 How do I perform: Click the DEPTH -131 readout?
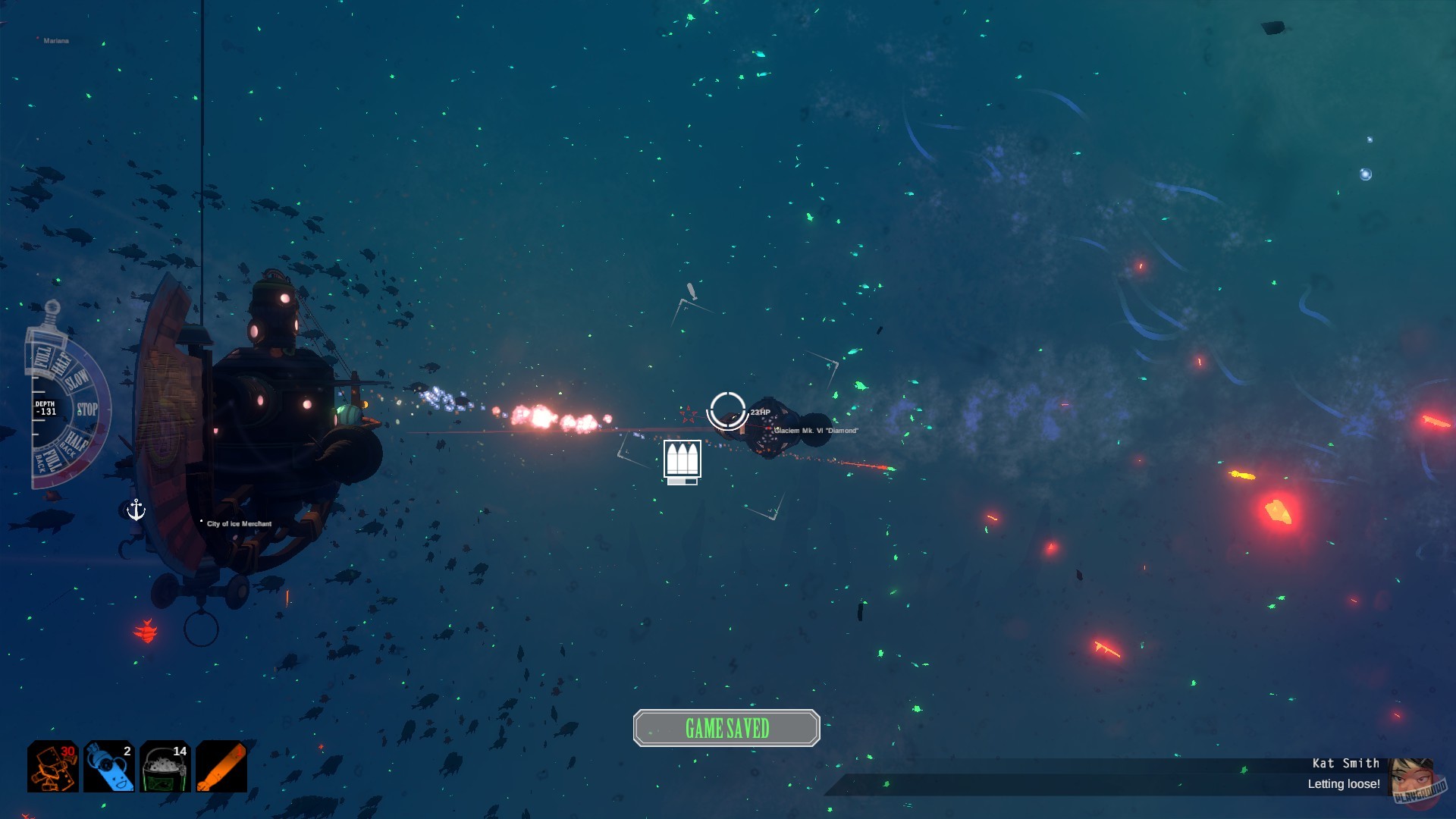coord(45,408)
